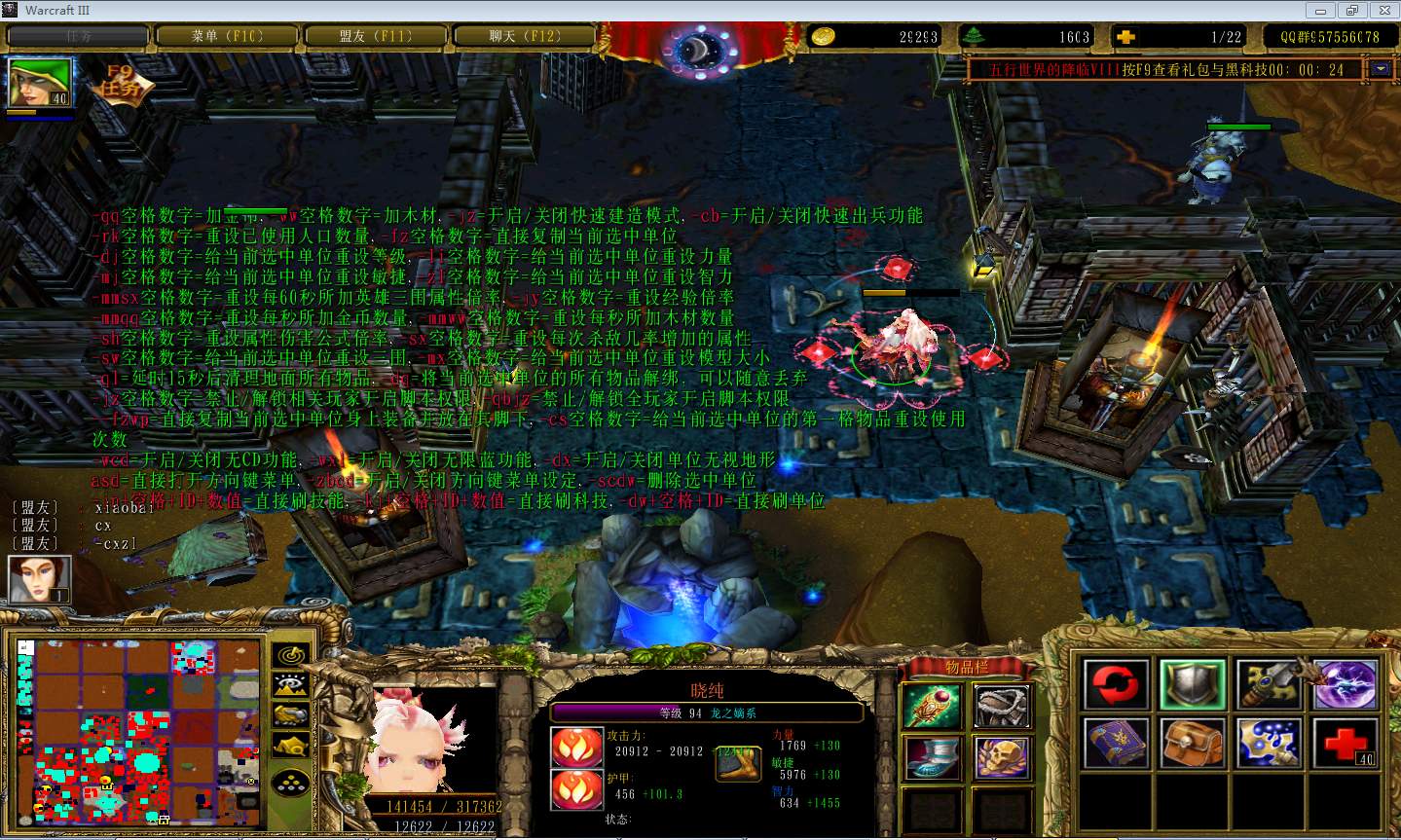1401x840 pixels.
Task: Maximize the Warcraft III window
Action: point(1351,11)
